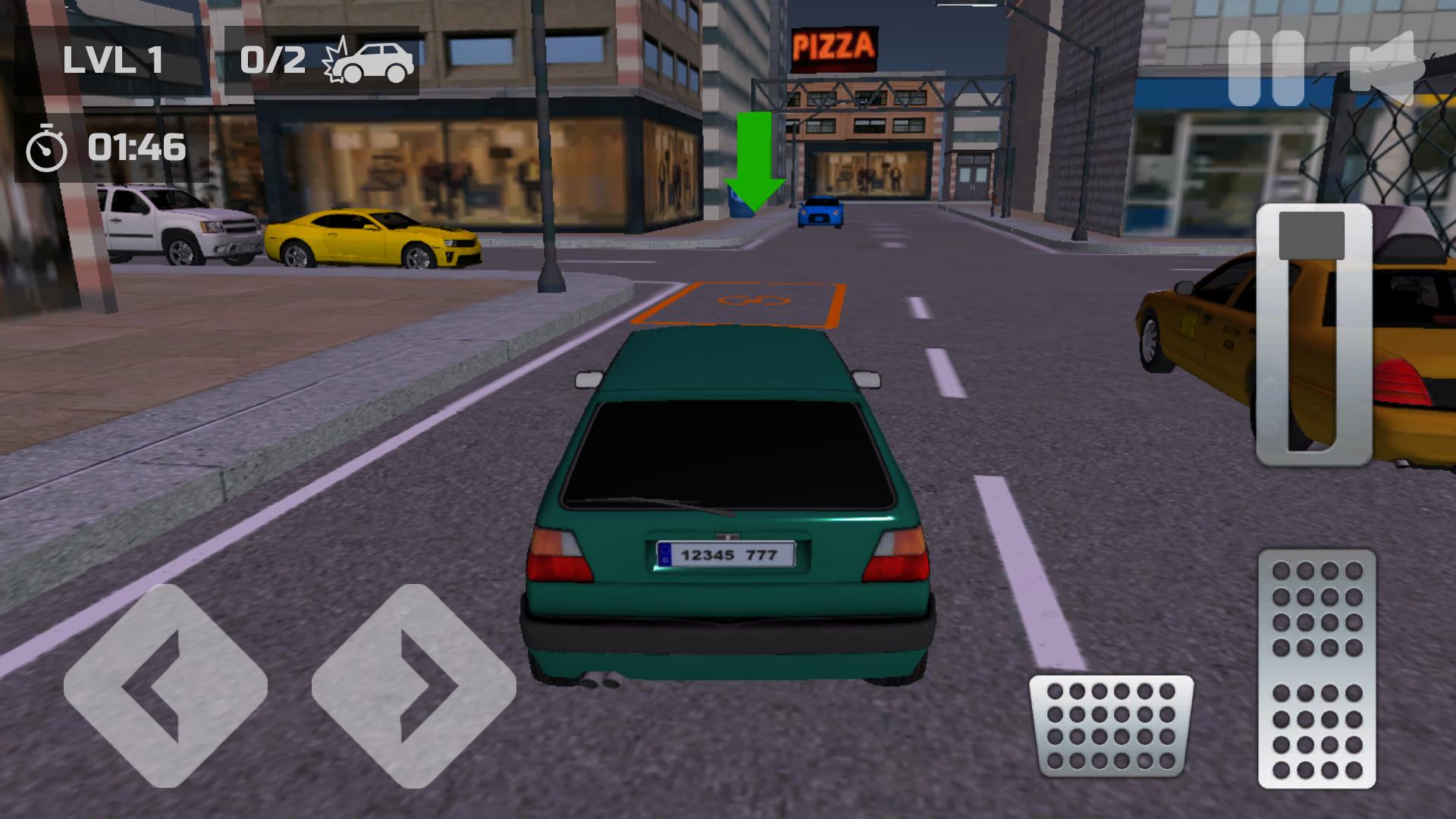Viewport: 1456px width, 819px height.
Task: Tap the orange parking spot marker
Action: pyautogui.click(x=739, y=303)
